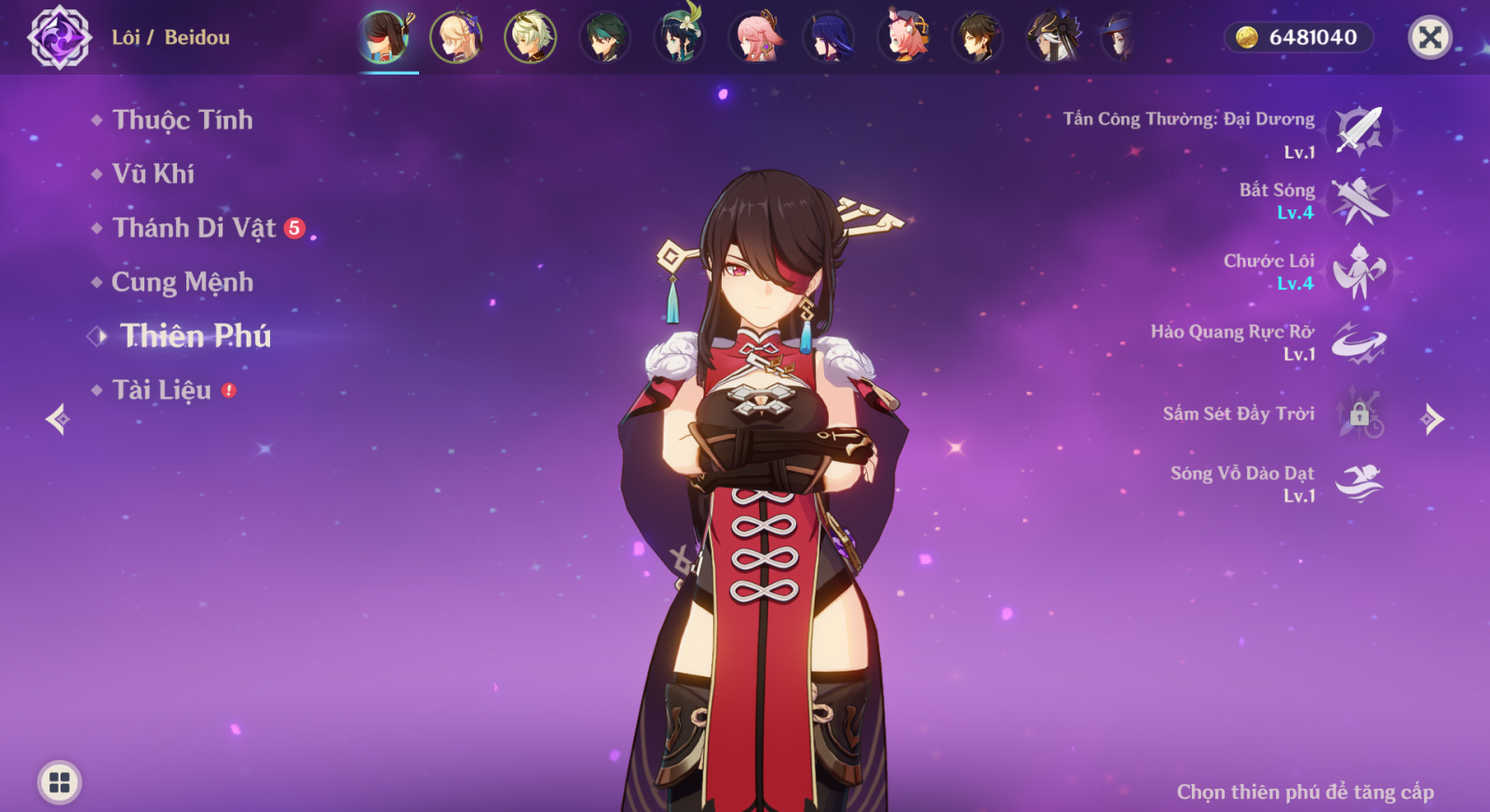Select Venti's portrait in the character bar
Viewport: 1490px width, 812px height.
pos(680,37)
